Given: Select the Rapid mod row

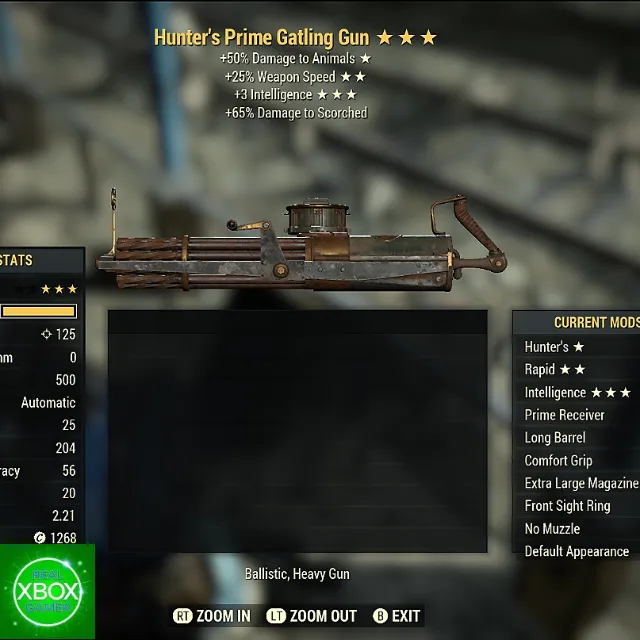Looking at the screenshot, I should (x=556, y=370).
